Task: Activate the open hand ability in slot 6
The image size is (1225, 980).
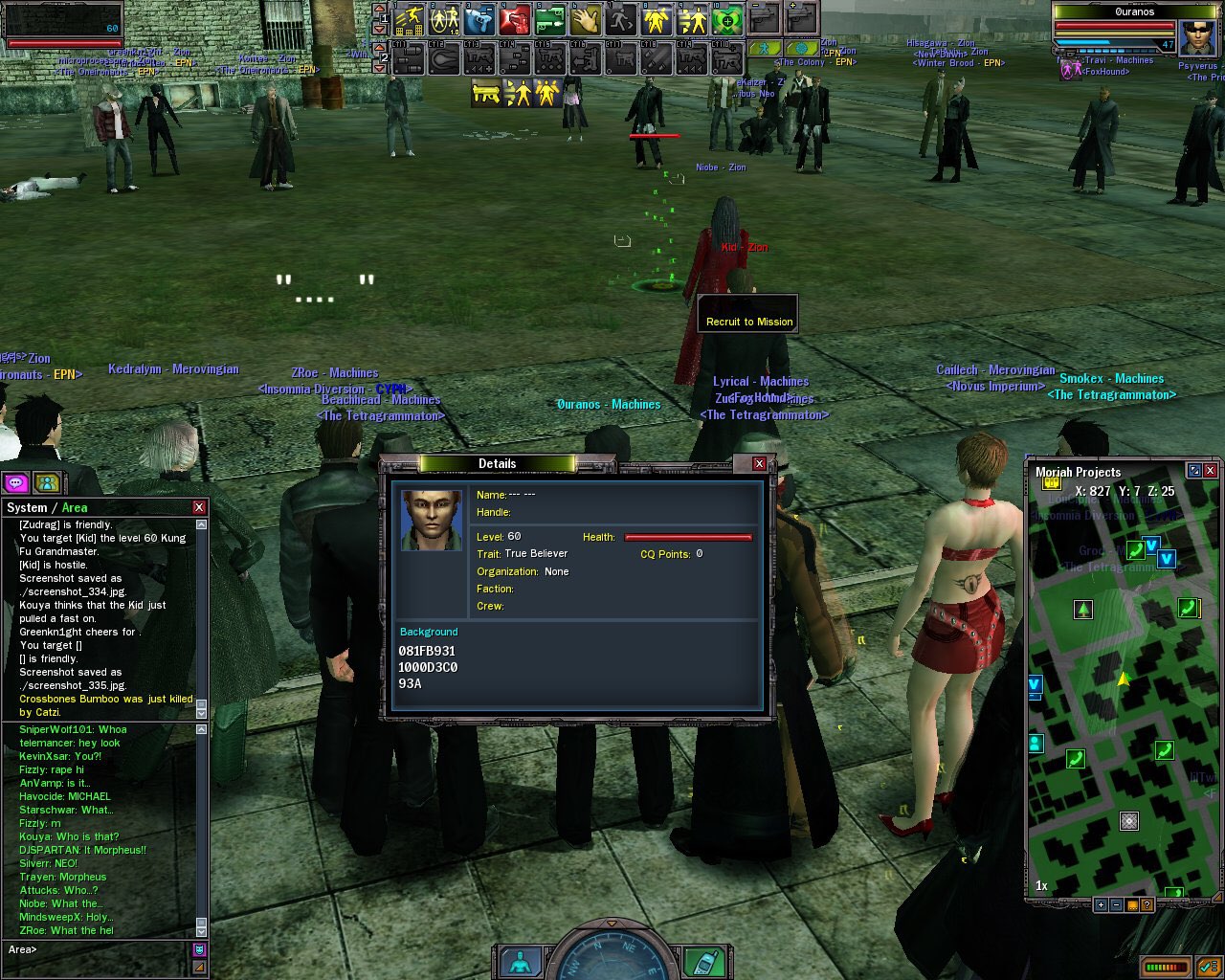Action: pyautogui.click(x=585, y=18)
